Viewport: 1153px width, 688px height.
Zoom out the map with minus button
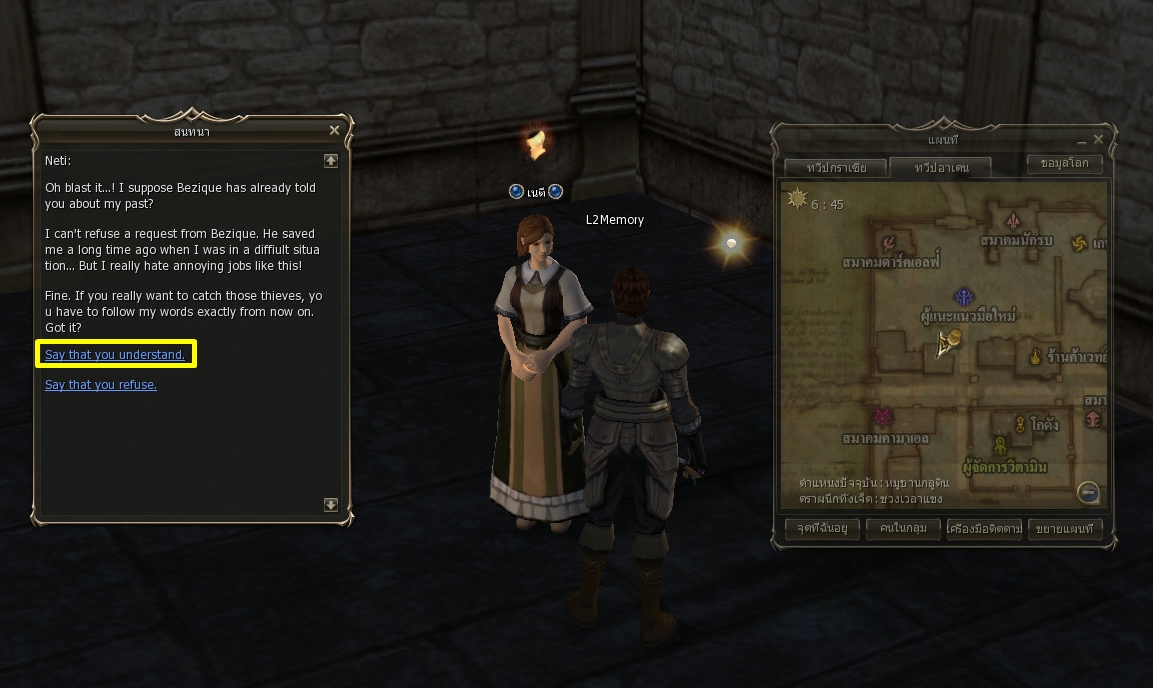1089,492
